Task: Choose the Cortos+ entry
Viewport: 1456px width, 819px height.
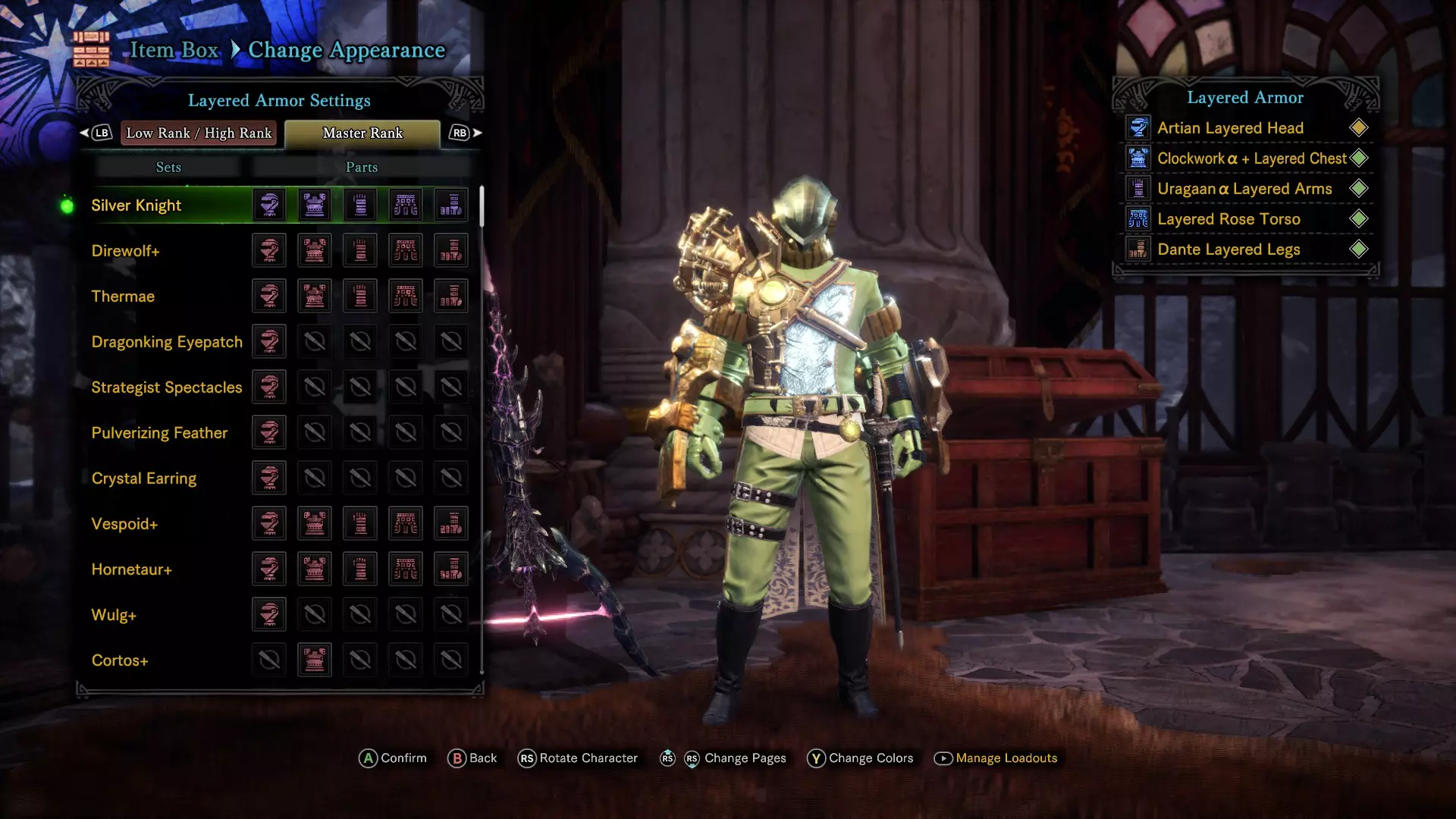Action: coord(120,661)
